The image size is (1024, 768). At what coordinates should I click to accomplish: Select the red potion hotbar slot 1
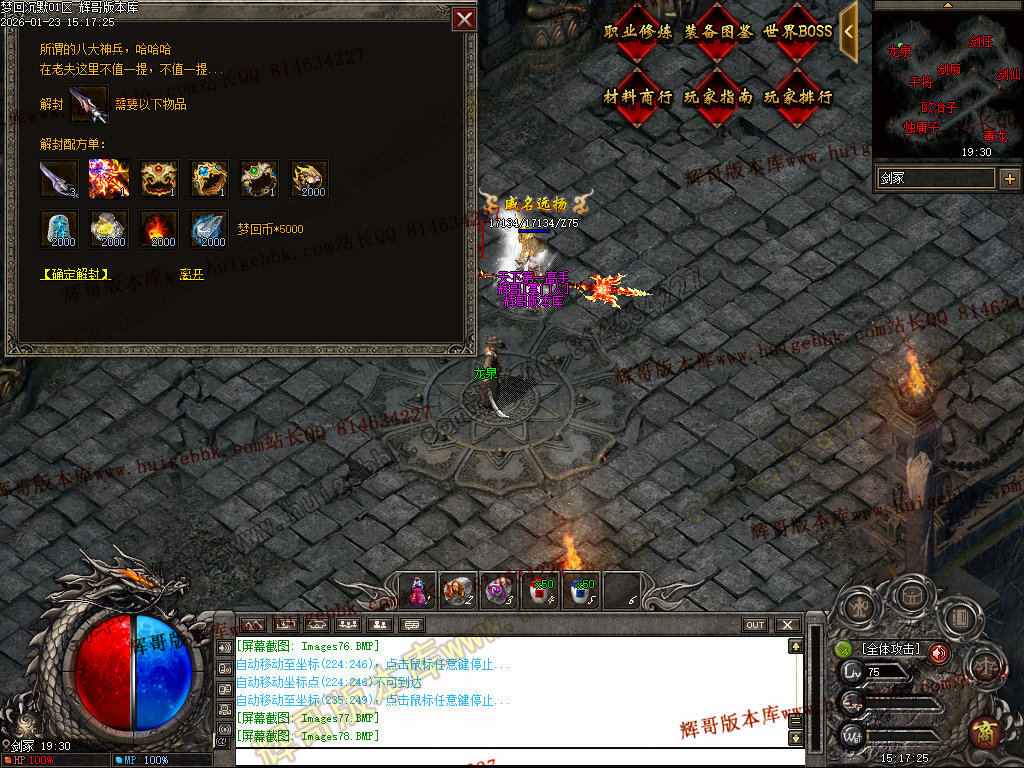coord(417,590)
